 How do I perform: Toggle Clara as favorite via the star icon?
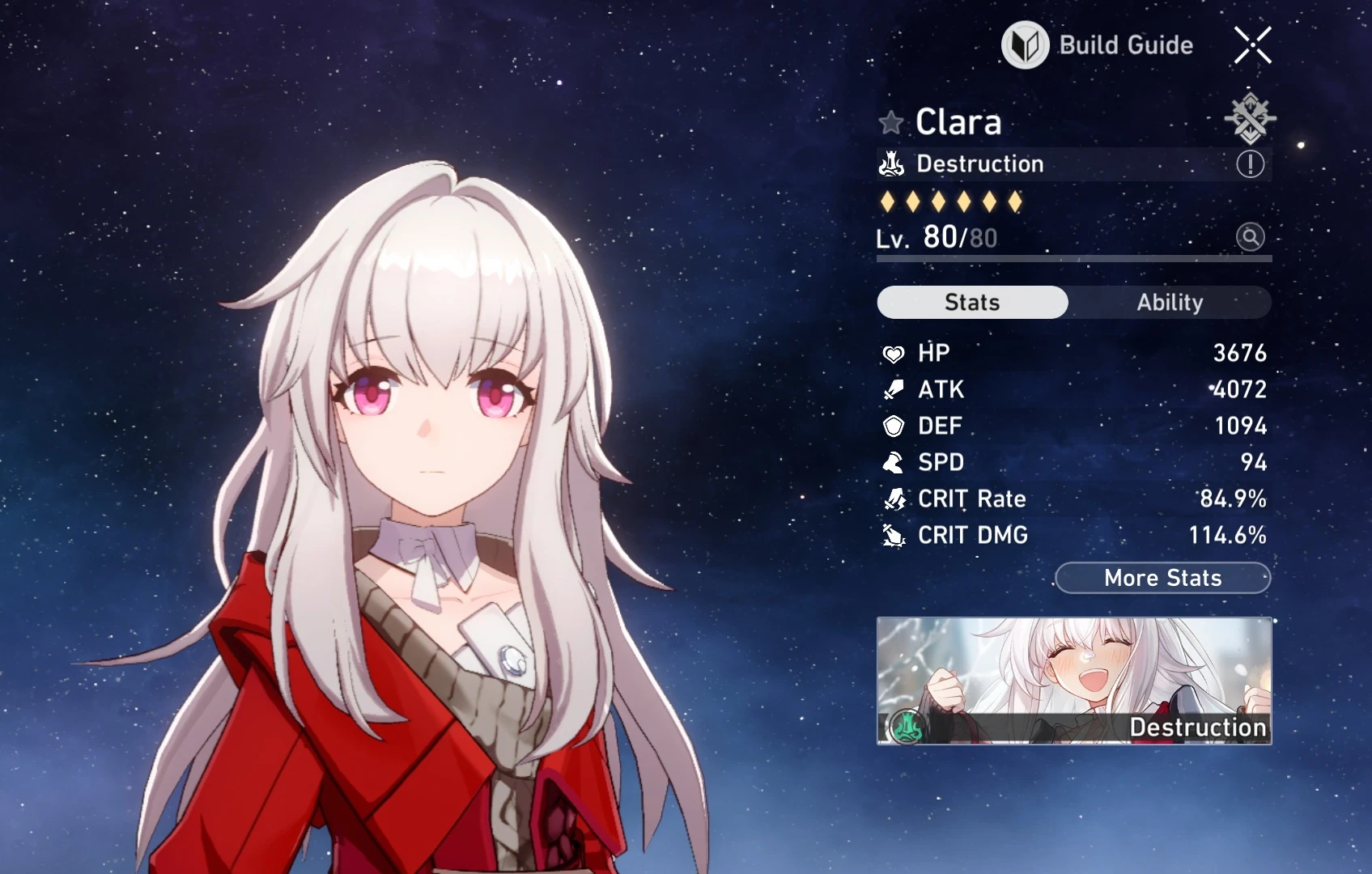click(x=890, y=123)
